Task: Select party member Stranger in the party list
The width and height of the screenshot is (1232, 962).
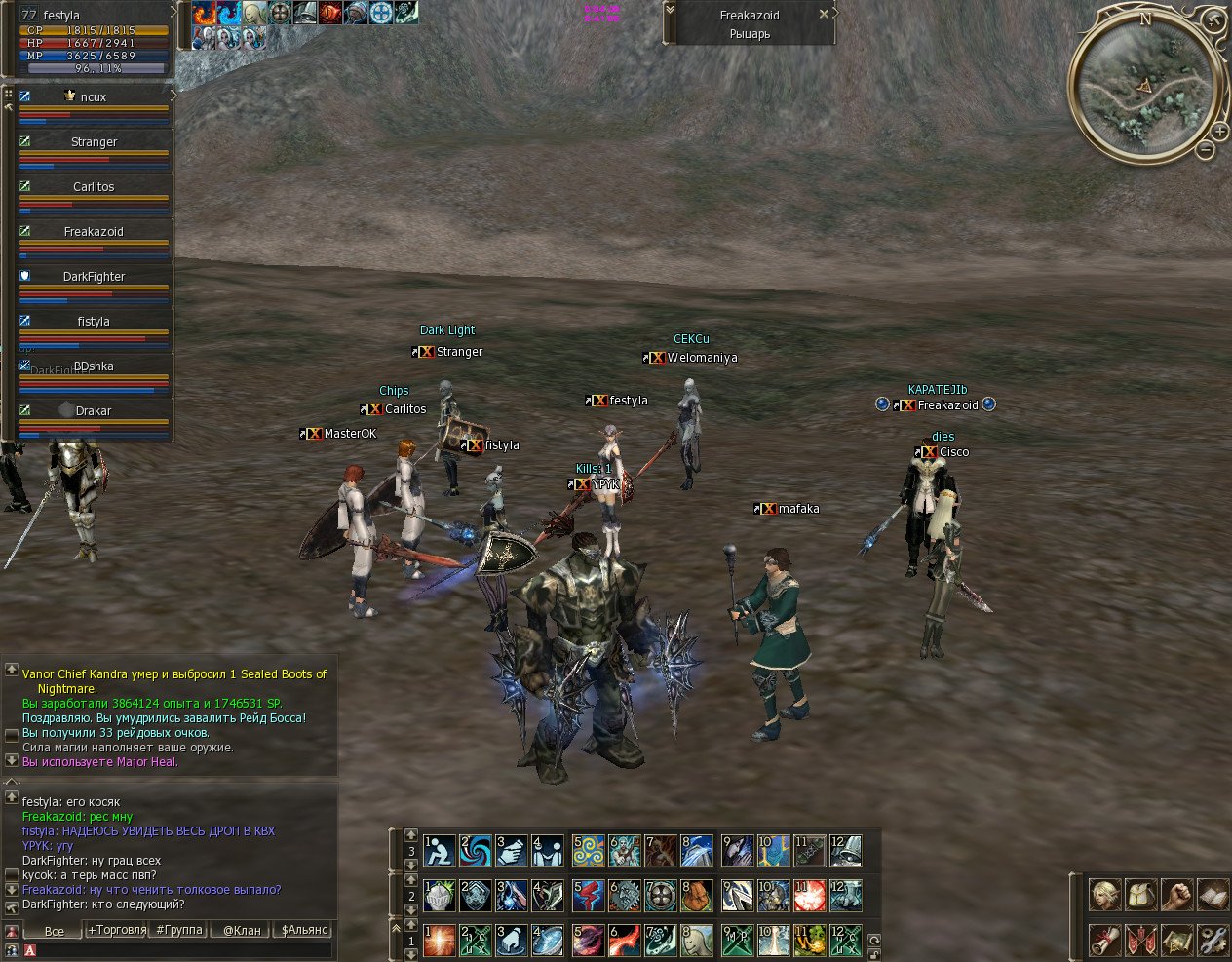Action: pyautogui.click(x=94, y=142)
